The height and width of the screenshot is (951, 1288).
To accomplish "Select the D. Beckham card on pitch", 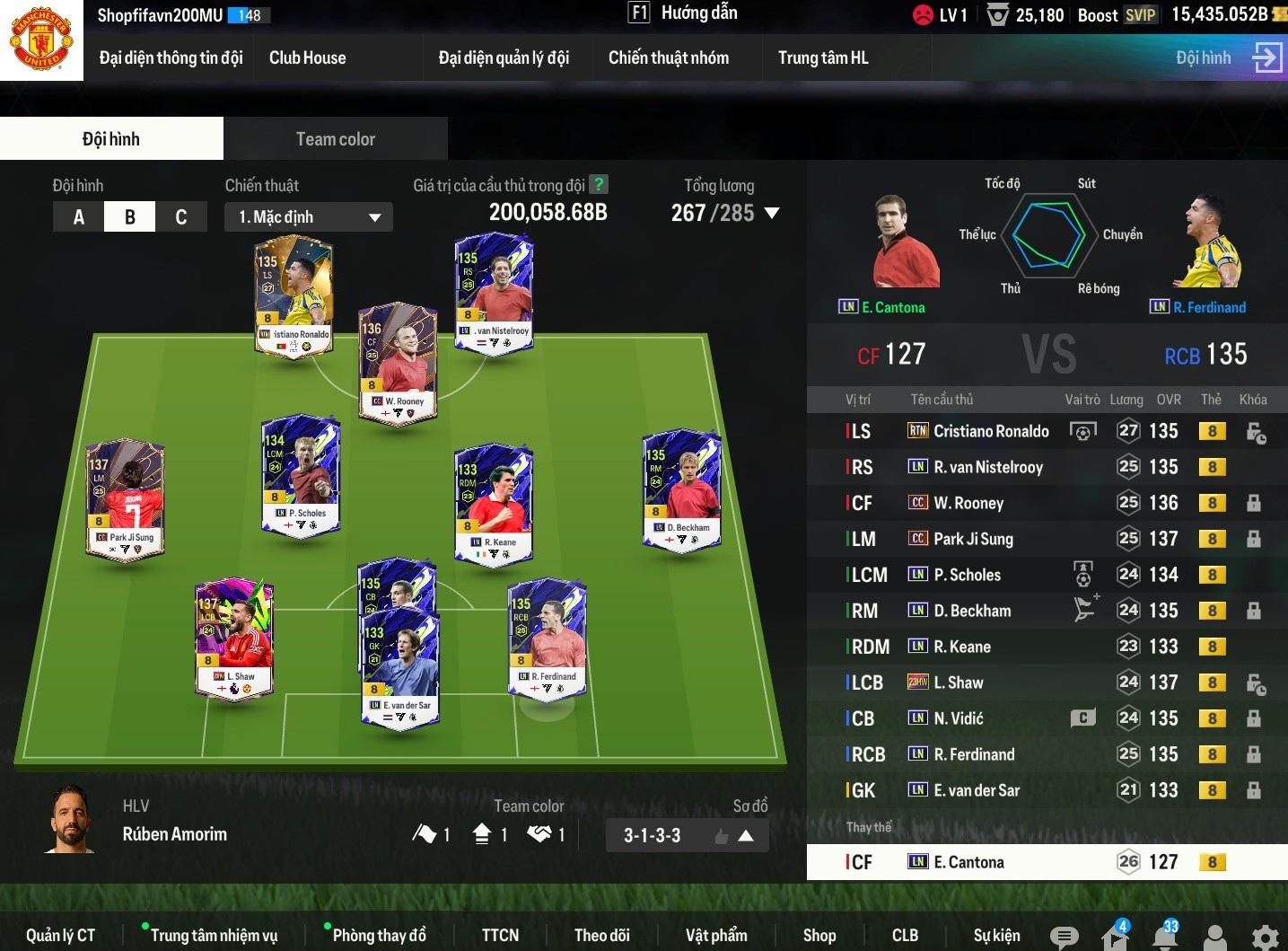I will (682, 489).
